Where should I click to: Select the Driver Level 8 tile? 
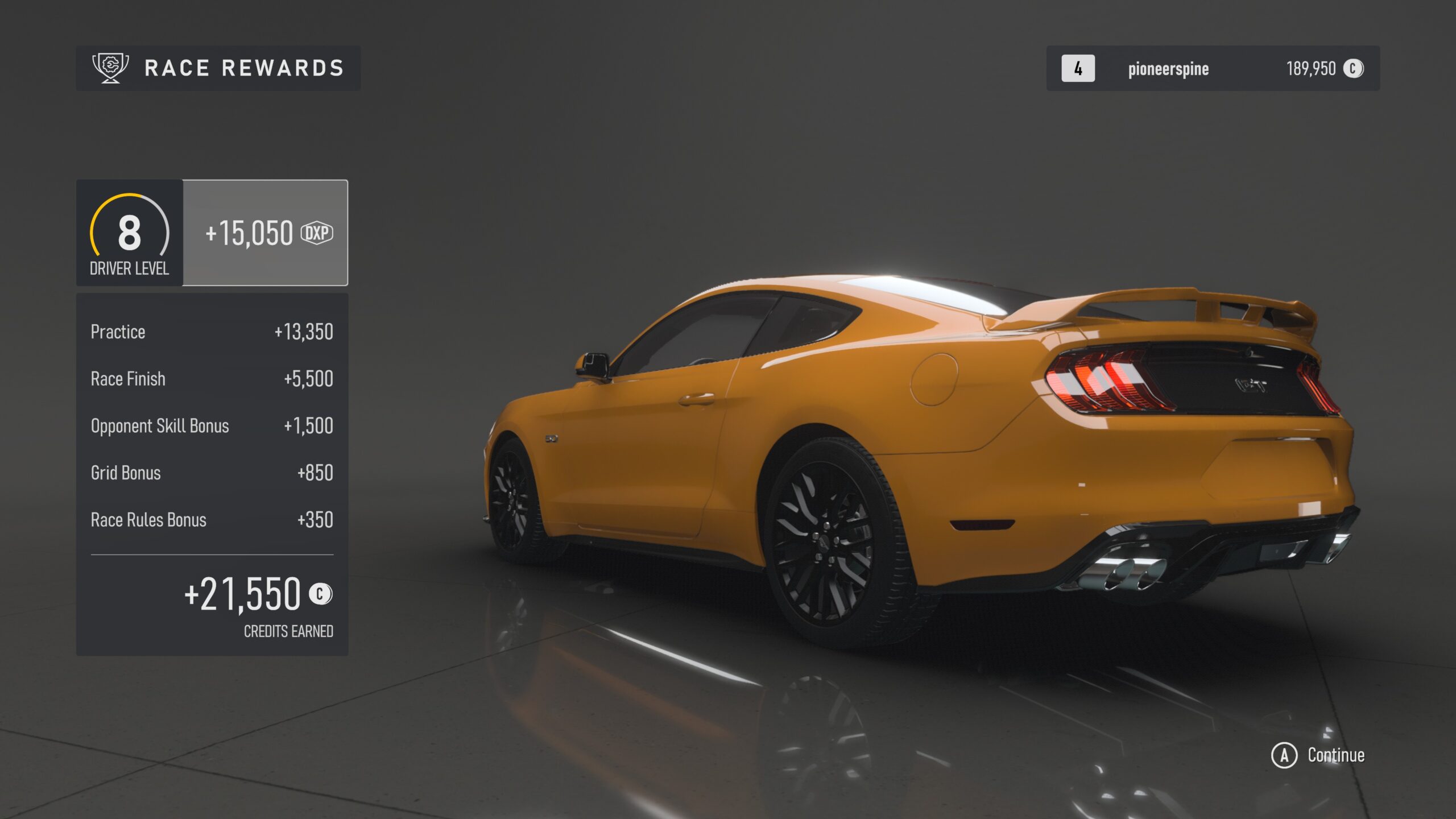130,233
